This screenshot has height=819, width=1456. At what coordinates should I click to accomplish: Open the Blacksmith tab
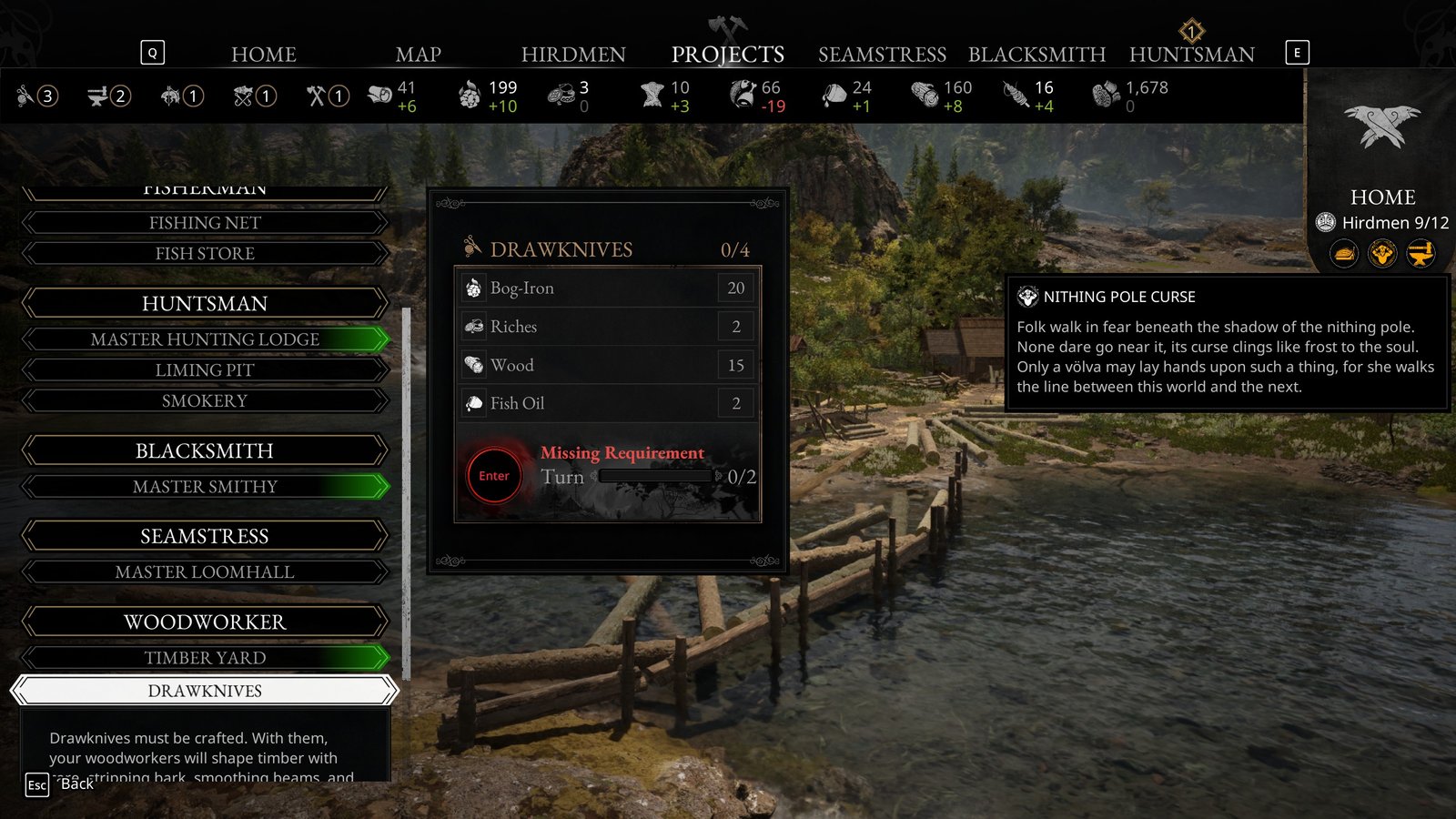click(x=1036, y=55)
